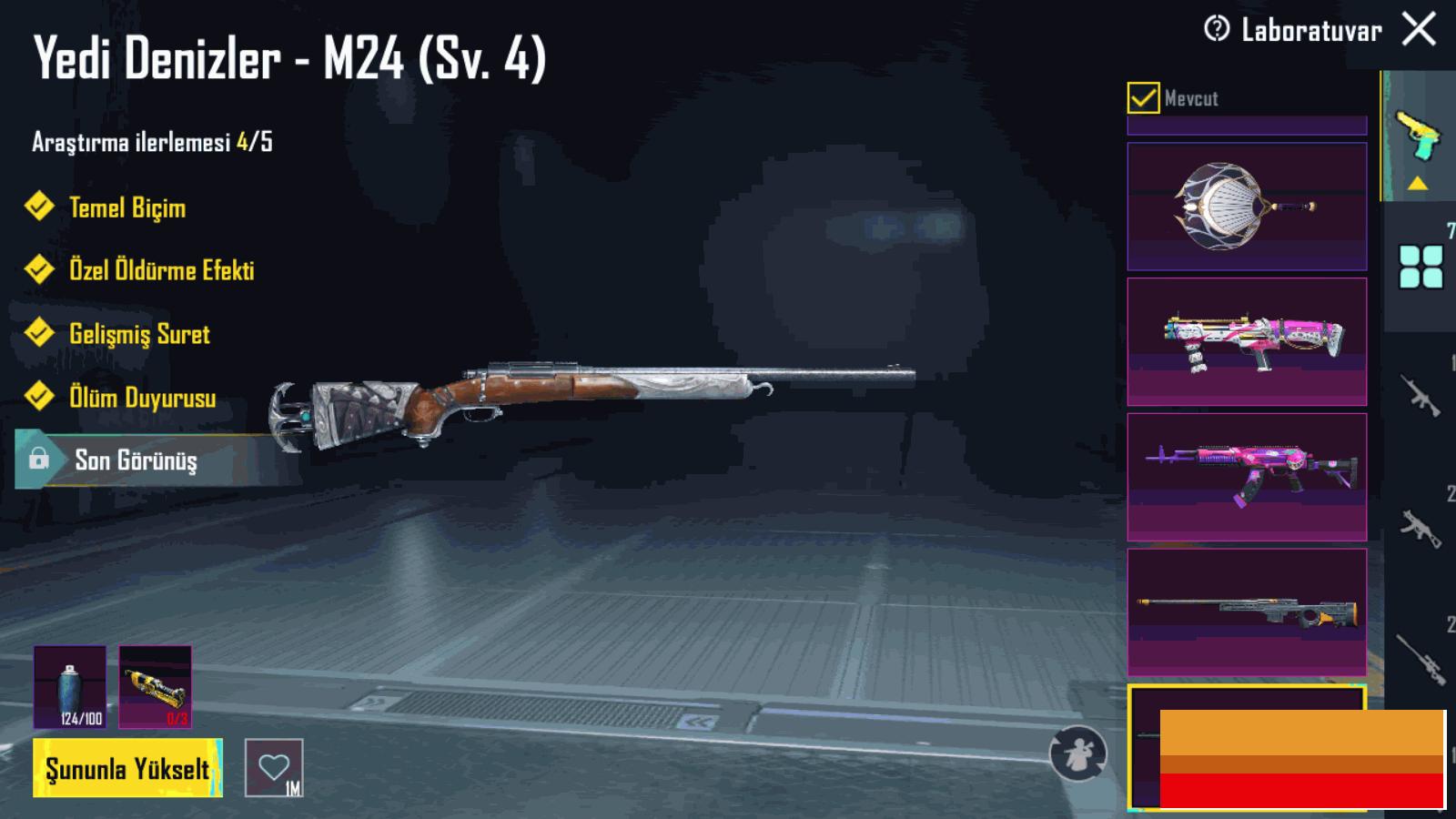The width and height of the screenshot is (1456, 819).
Task: Select the golden weapon material slot
Action: click(x=156, y=687)
